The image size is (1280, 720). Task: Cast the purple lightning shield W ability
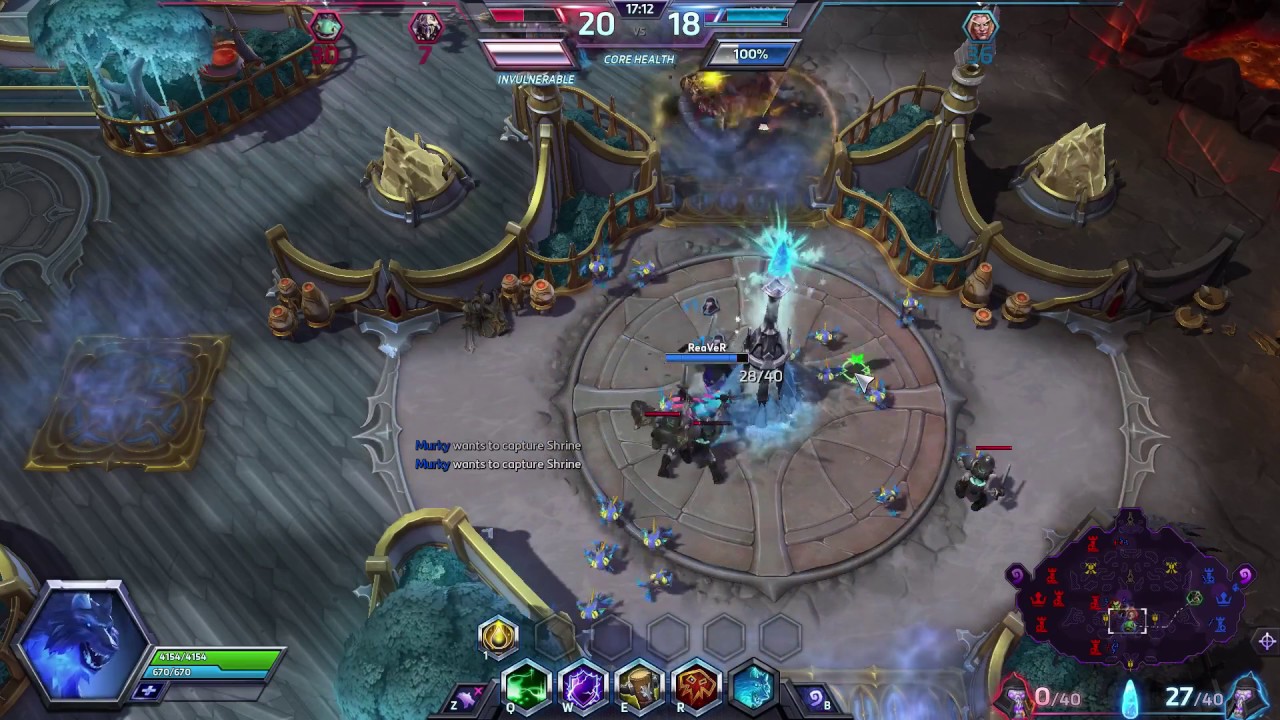point(583,686)
